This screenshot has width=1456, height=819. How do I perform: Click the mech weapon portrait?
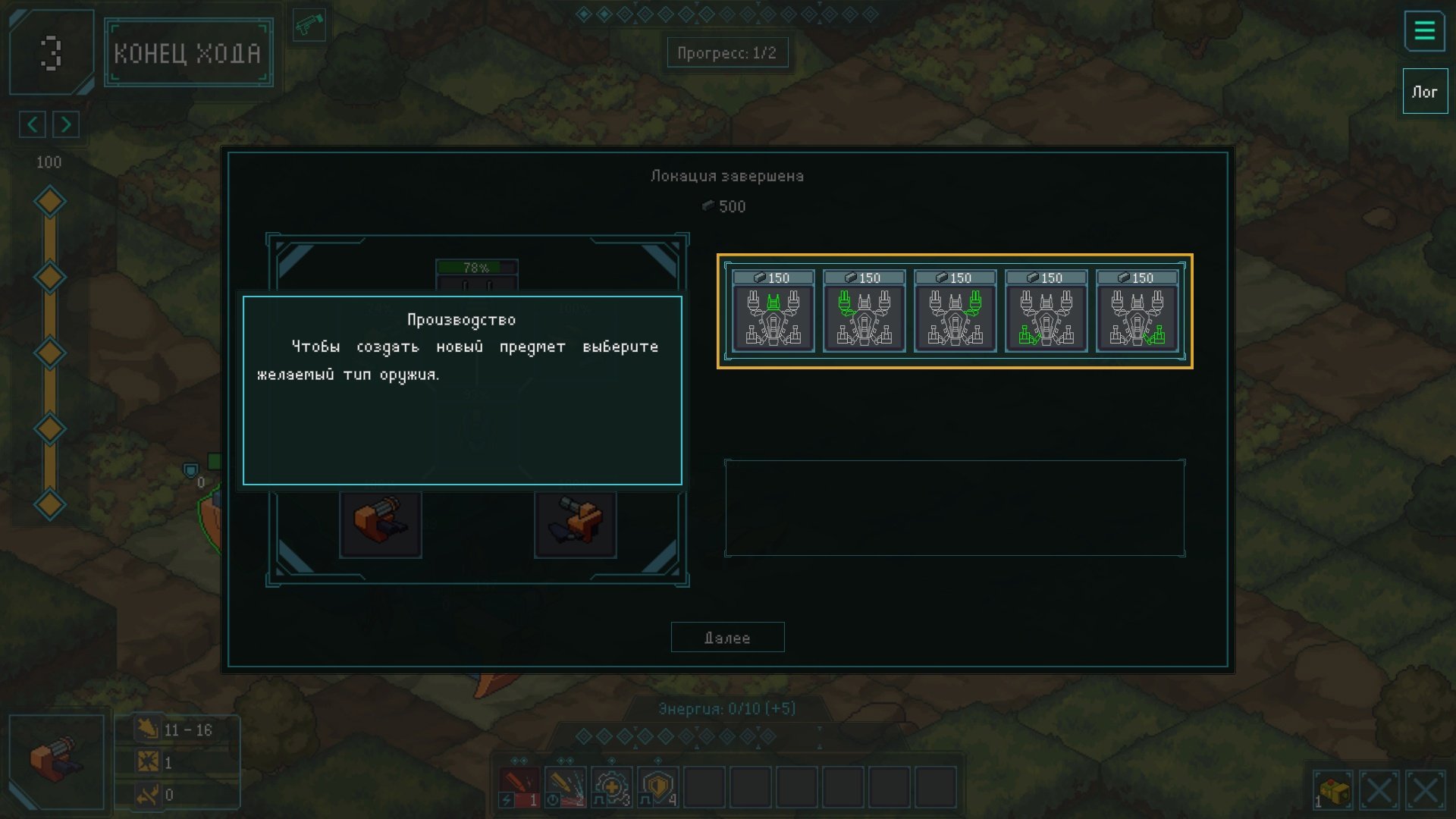point(56,761)
